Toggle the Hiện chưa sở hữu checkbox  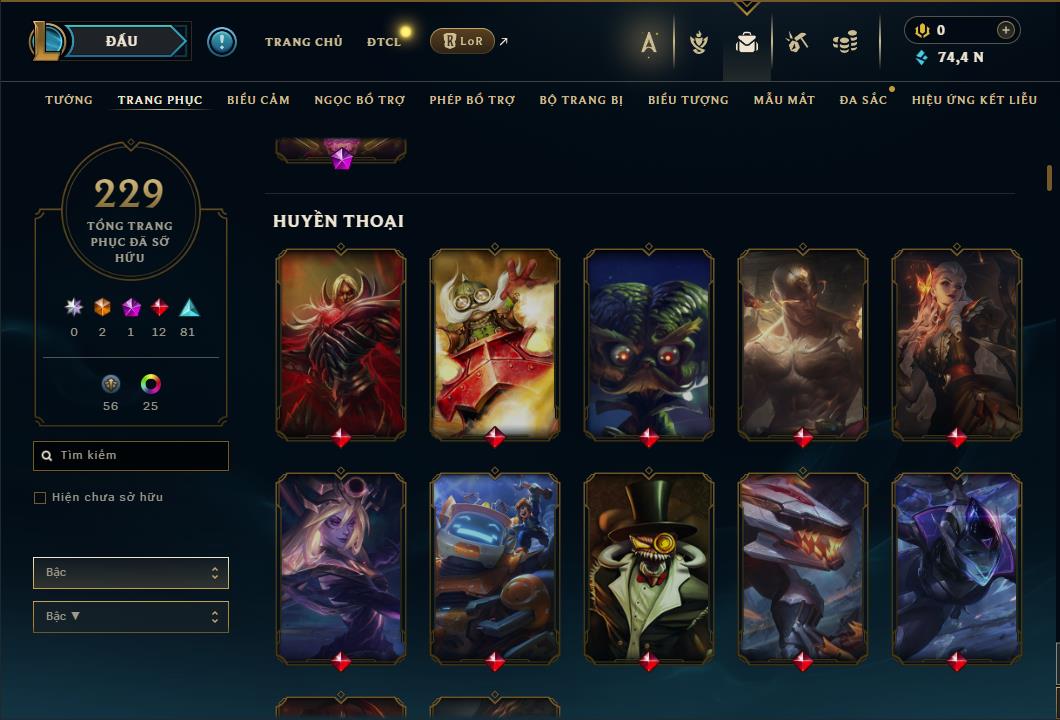[40, 498]
